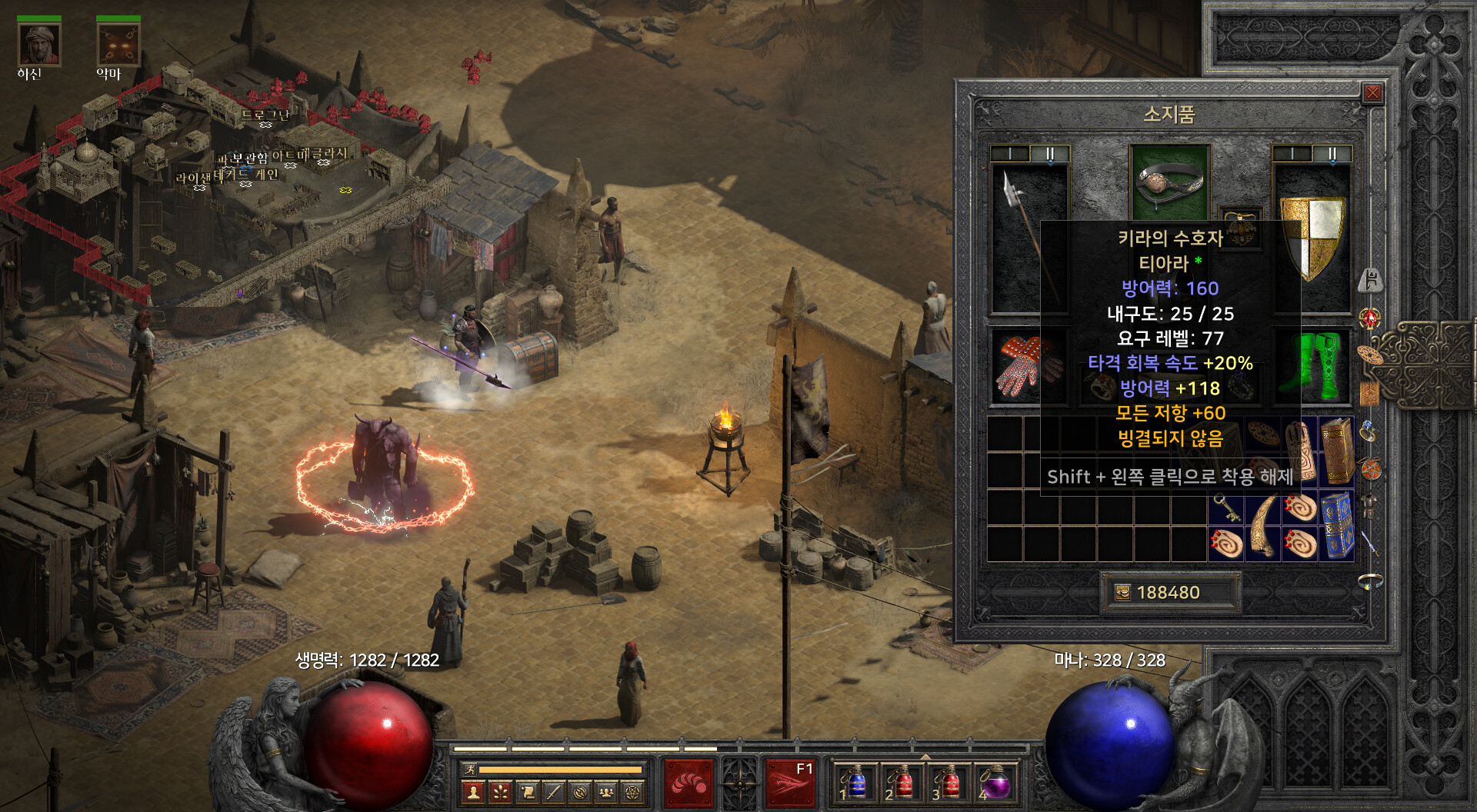This screenshot has width=1477, height=812.
Task: Open the F1 right-click skill selector
Action: (x=790, y=784)
